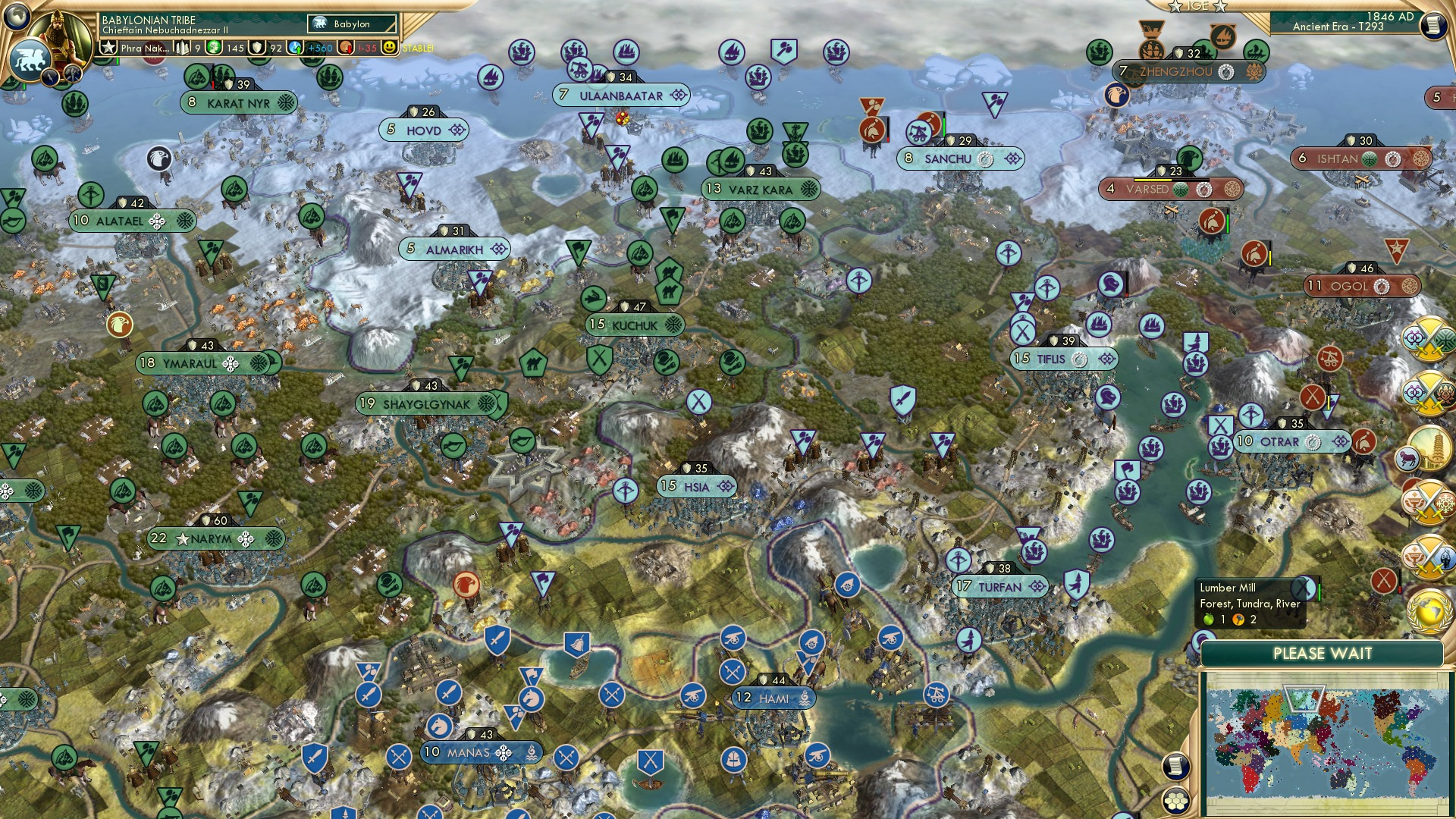The height and width of the screenshot is (819, 1456).
Task: Click the Phra Nak wonder production entry
Action: pos(144,48)
